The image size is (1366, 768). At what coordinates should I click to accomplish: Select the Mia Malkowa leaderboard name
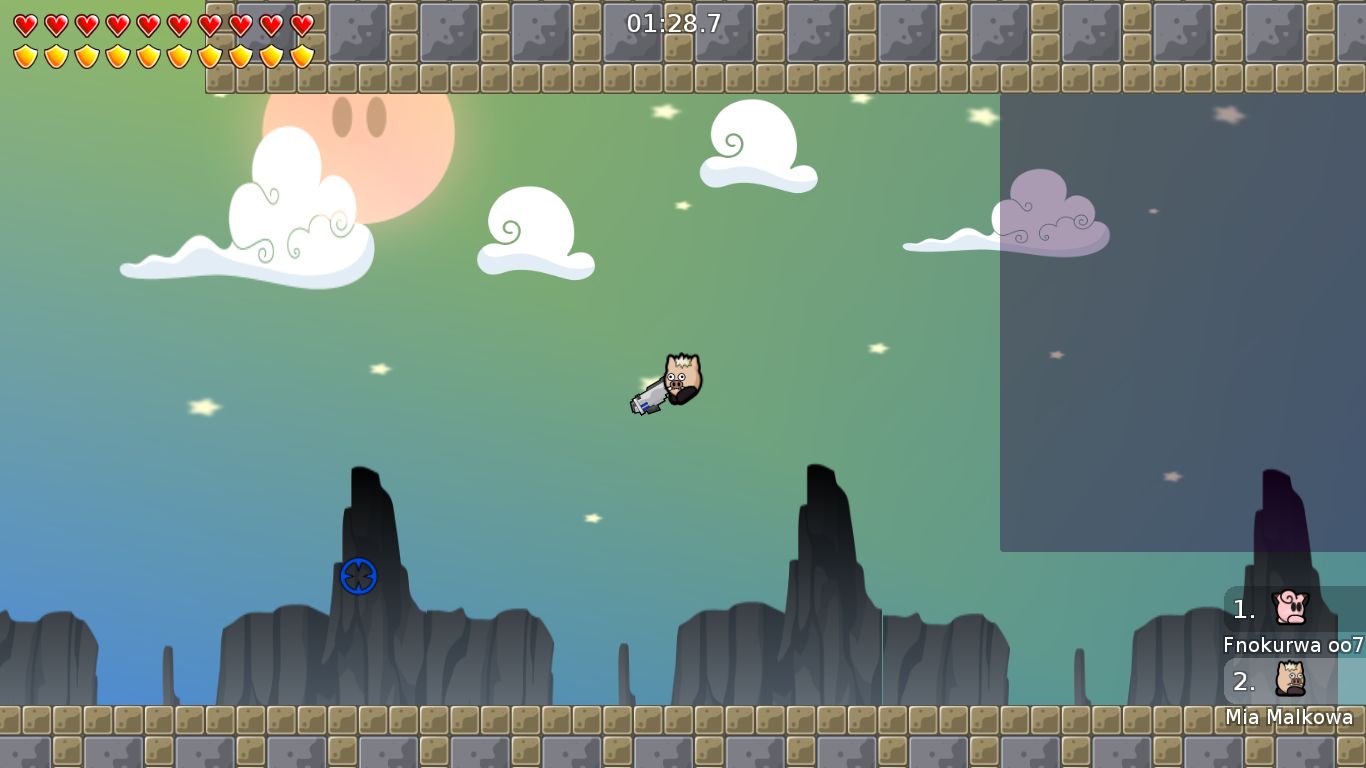[x=1290, y=717]
